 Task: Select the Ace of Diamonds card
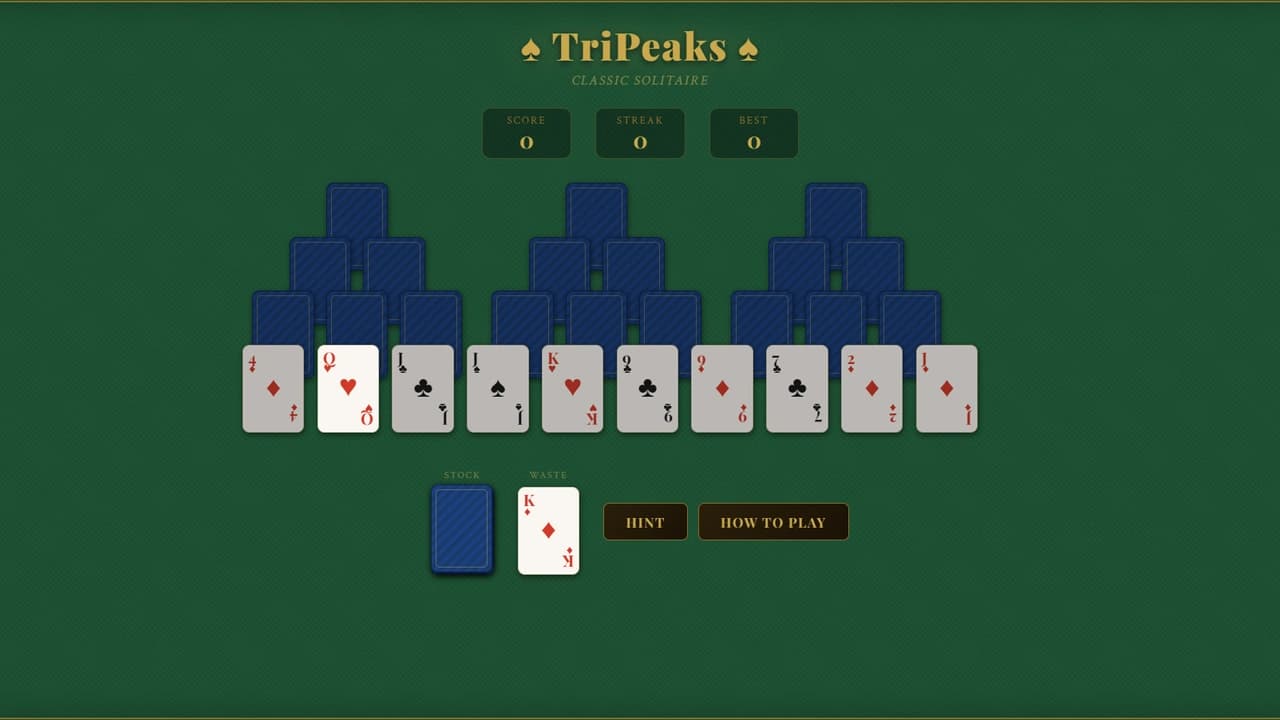coord(946,389)
